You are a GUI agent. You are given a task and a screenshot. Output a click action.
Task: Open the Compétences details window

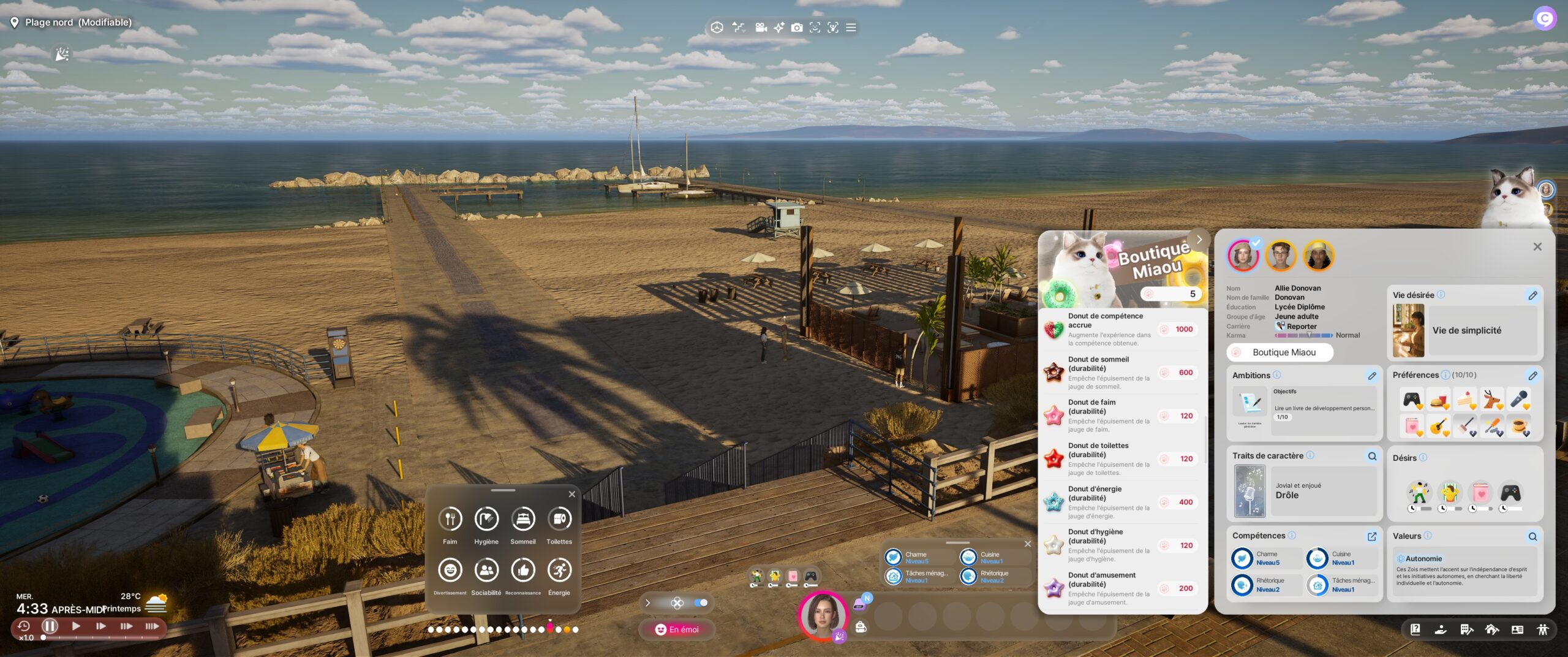(x=1372, y=536)
